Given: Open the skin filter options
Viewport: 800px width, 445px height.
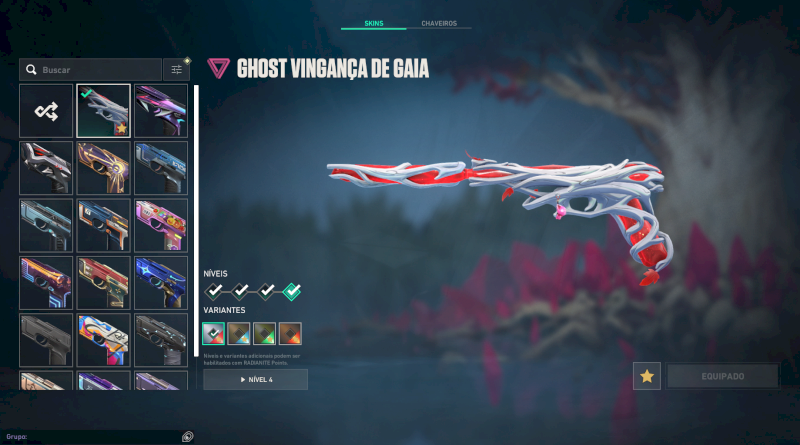Looking at the screenshot, I should click(177, 70).
